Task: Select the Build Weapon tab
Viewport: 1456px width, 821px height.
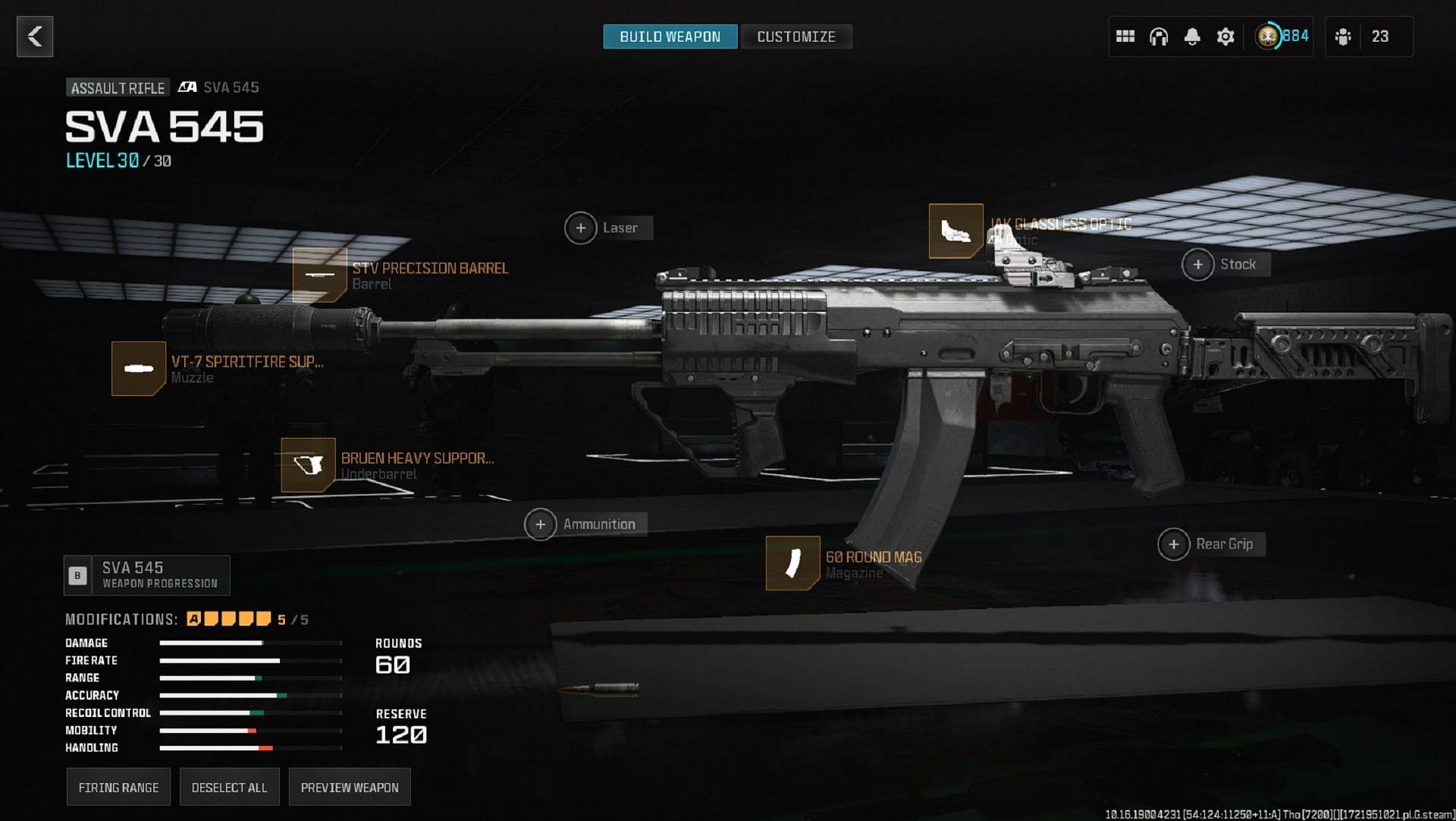Action: tap(670, 36)
